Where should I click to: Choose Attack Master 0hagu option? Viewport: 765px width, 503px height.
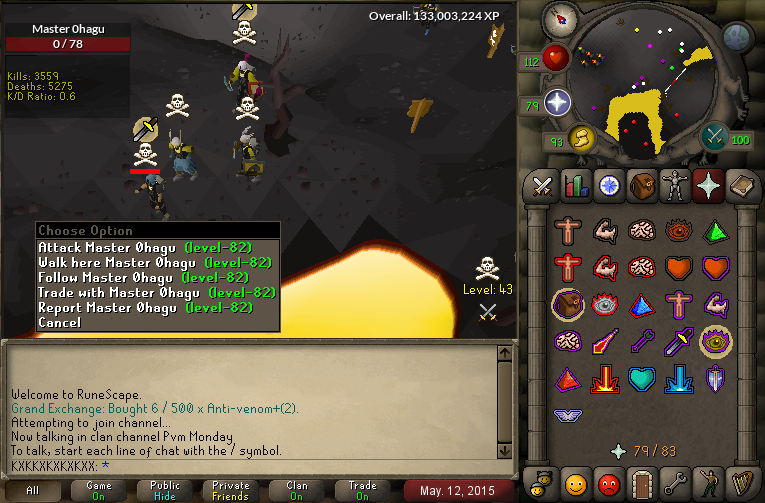click(x=144, y=247)
